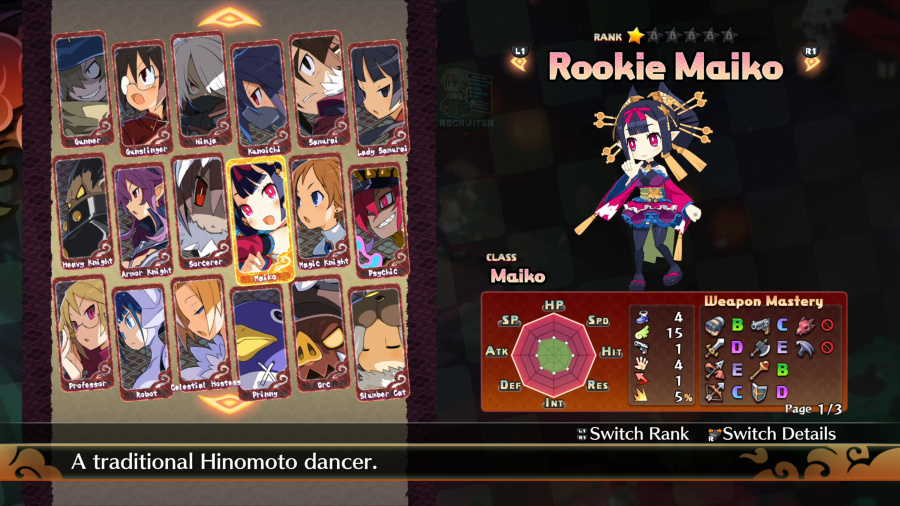The height and width of the screenshot is (506, 900).
Task: Select the Lady Samurai class card
Action: coord(376,93)
